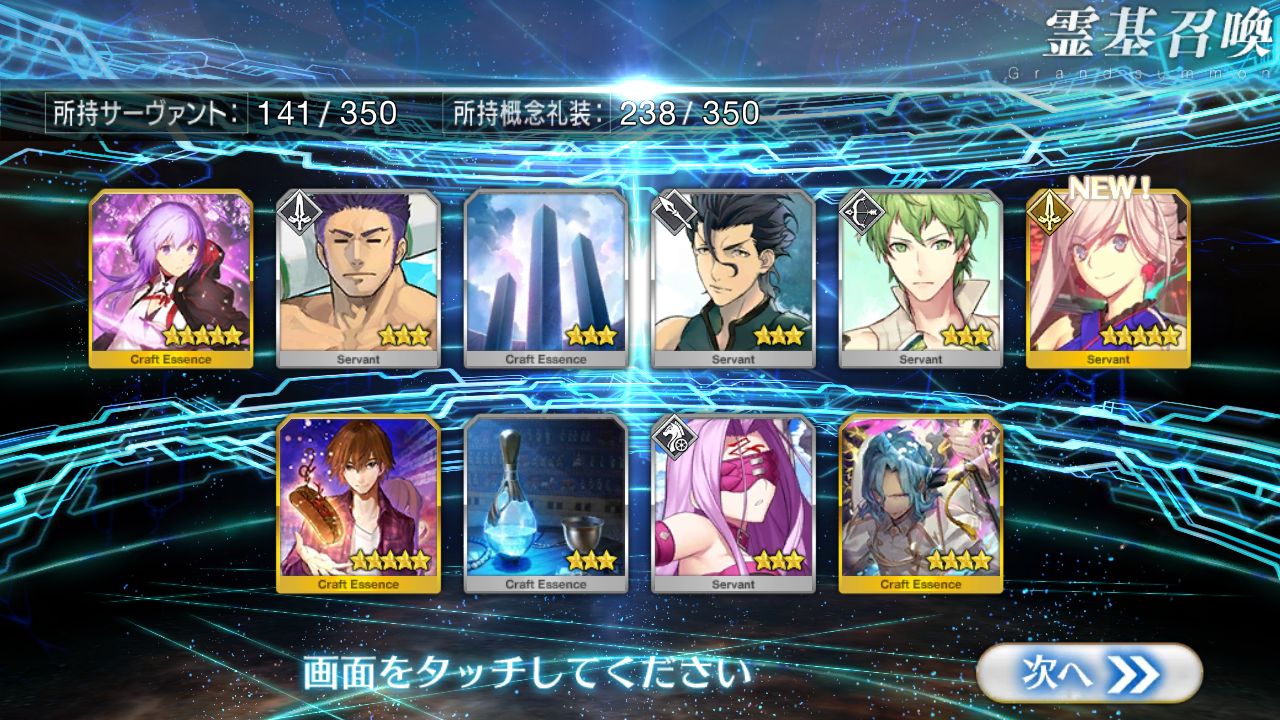Image resolution: width=1280 pixels, height=720 pixels.
Task: Choose the glowing blue bottle Craft Essence
Action: click(546, 503)
